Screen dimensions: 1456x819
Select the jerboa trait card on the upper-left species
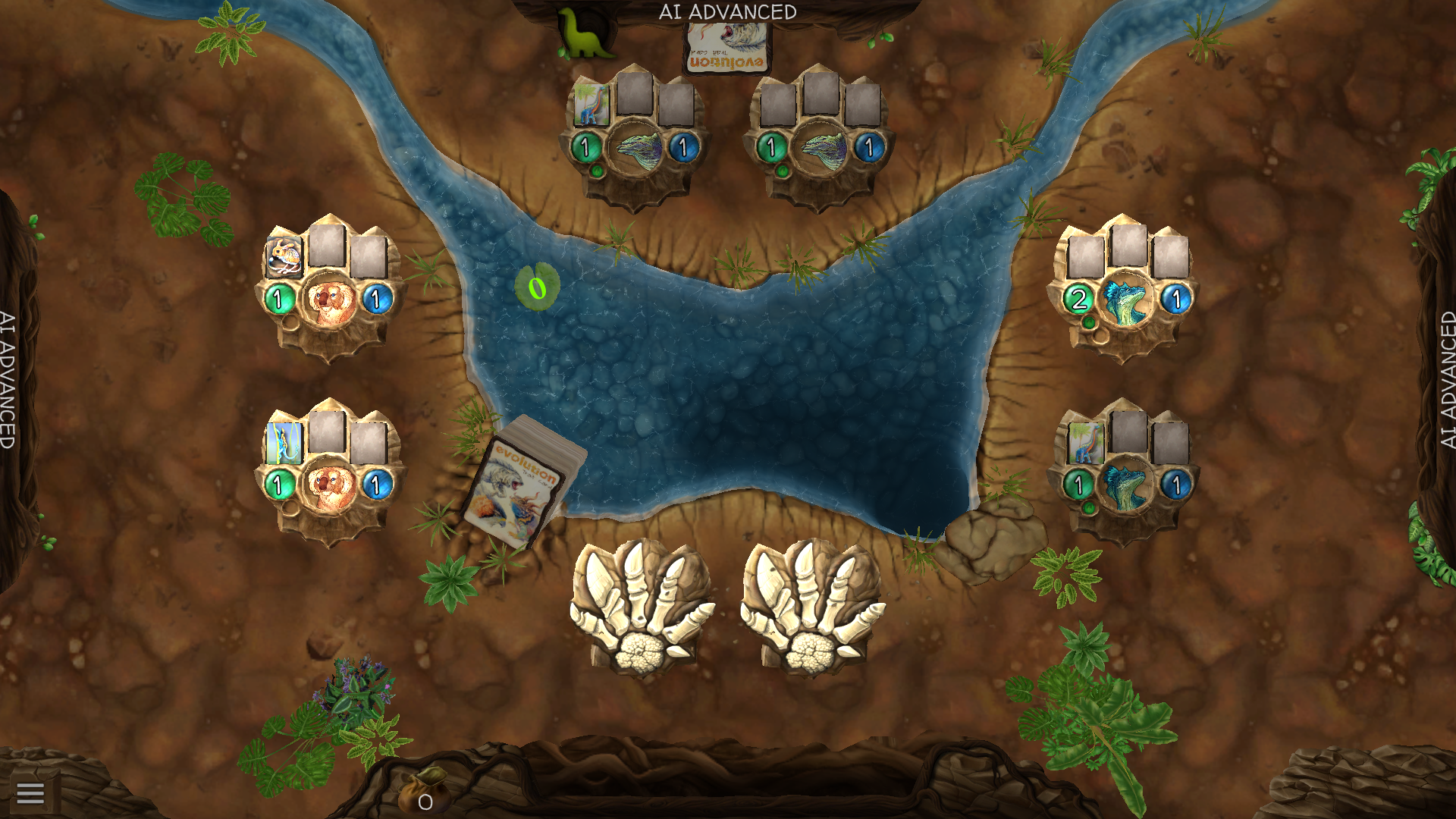click(284, 256)
